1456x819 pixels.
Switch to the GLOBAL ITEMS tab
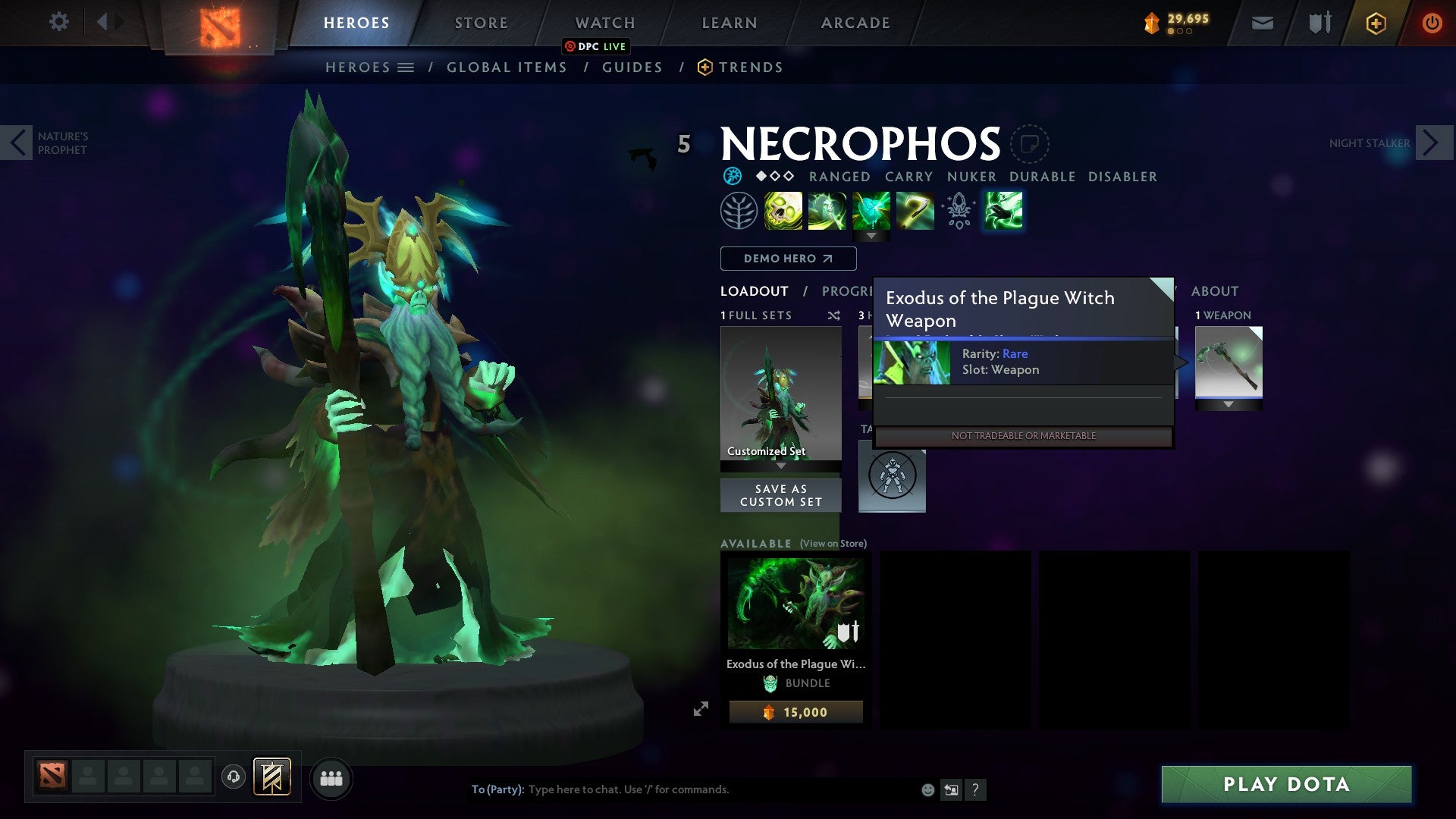(x=507, y=67)
